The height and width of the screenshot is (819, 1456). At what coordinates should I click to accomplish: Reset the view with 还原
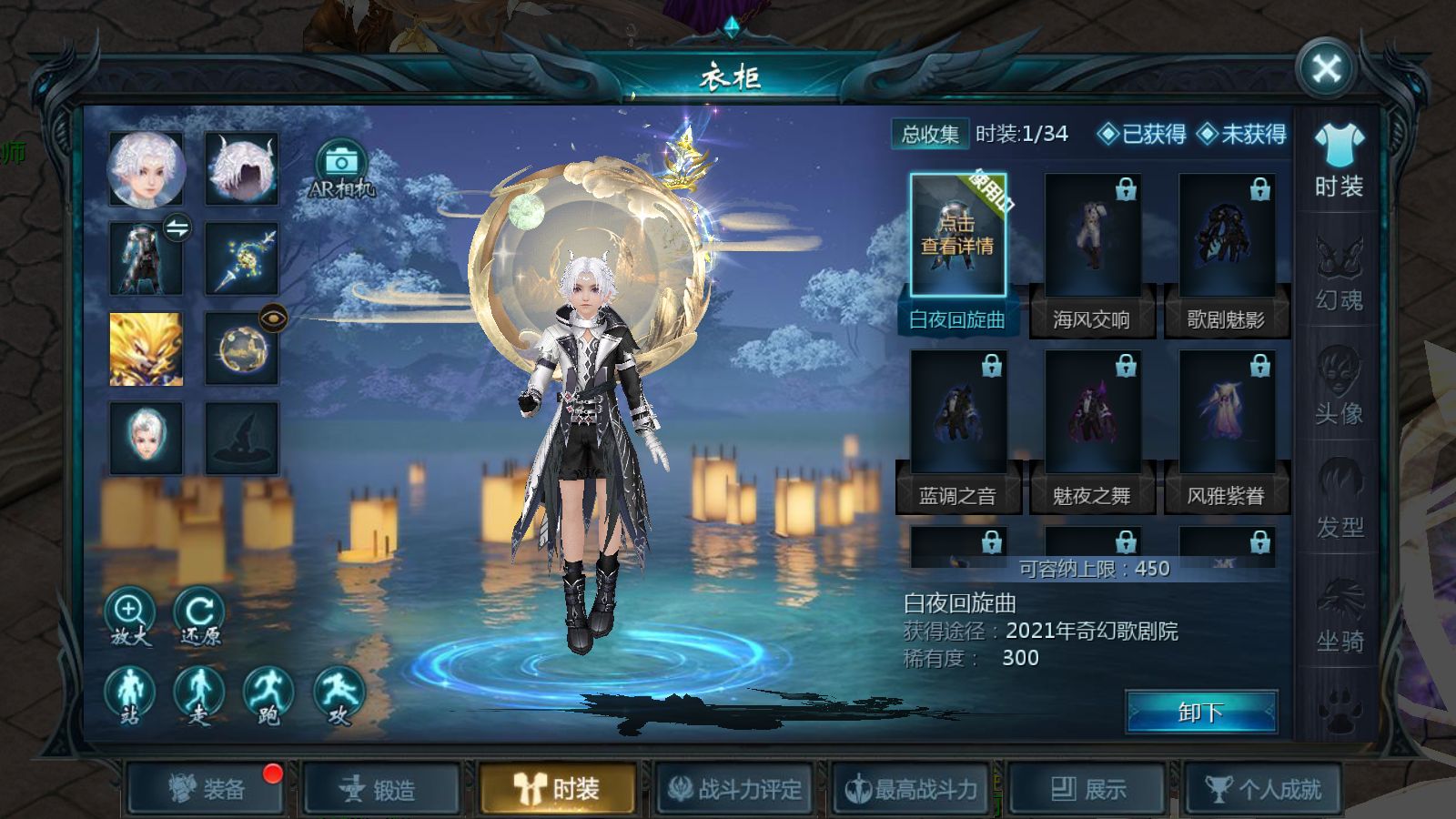coord(199,617)
